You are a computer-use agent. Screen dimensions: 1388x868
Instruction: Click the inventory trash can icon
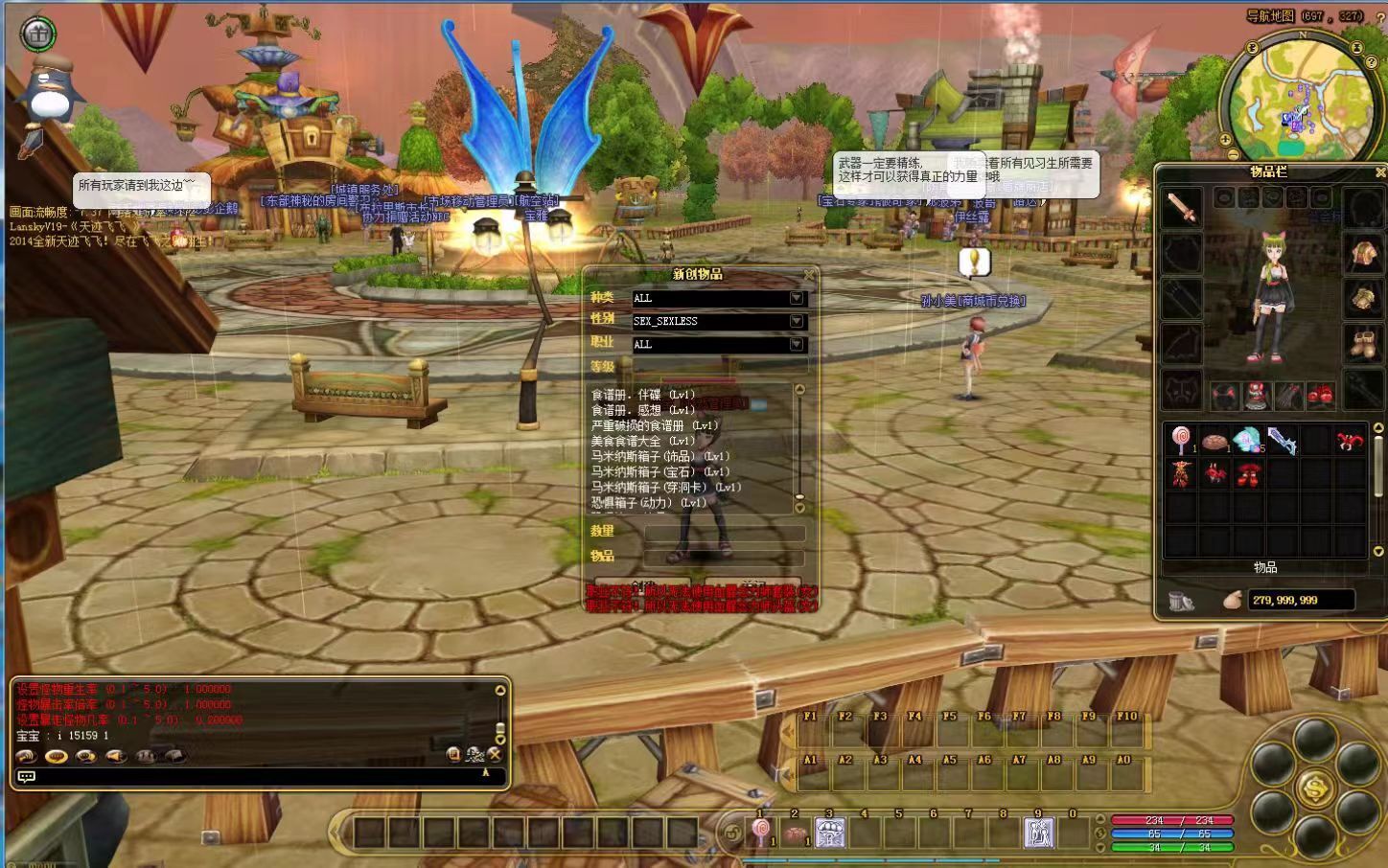pos(1181,601)
